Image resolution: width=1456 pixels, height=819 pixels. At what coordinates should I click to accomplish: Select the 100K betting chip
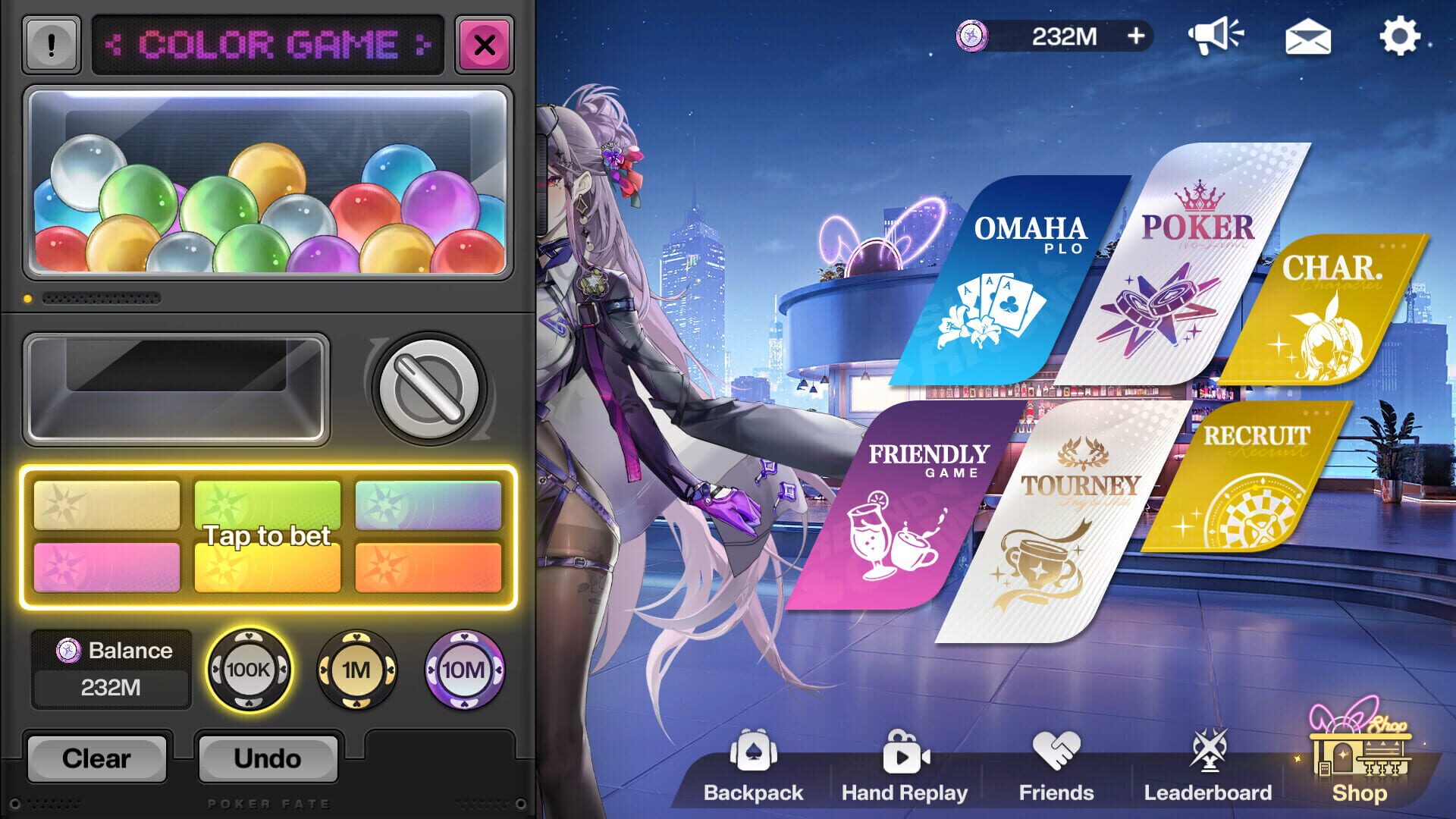pos(250,670)
